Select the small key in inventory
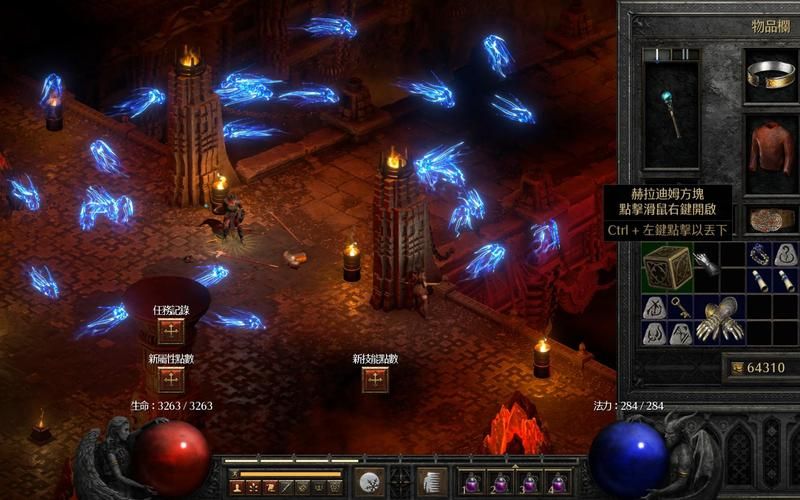800x500 pixels. click(x=681, y=307)
